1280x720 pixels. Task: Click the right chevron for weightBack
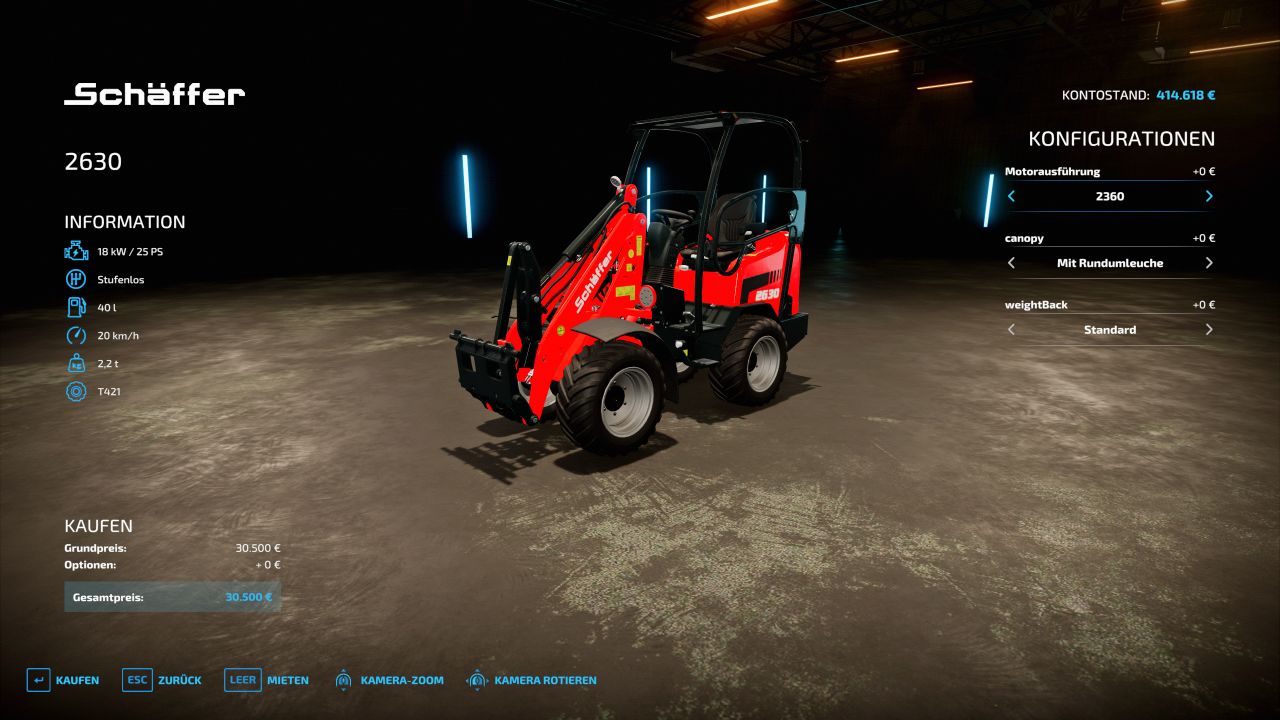coord(1208,329)
